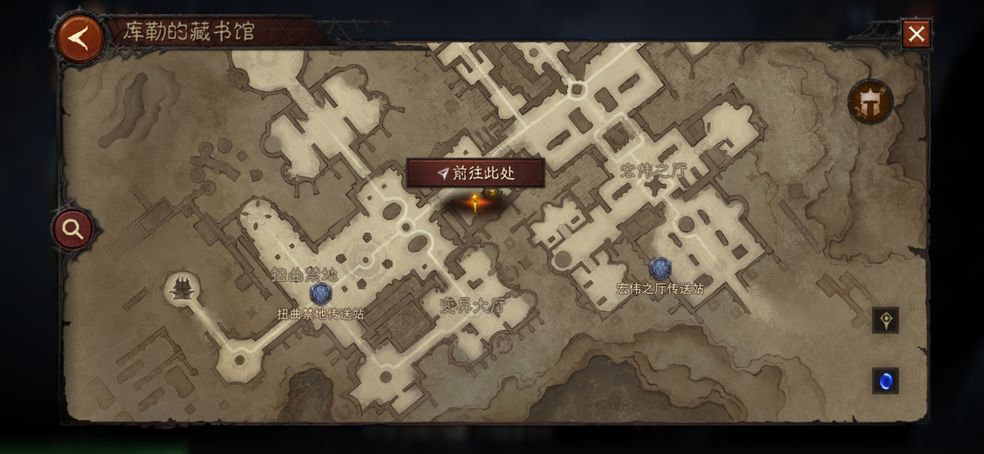Image resolution: width=984 pixels, height=454 pixels.
Task: Select the 宏伟之厅传送站 waypoint marker
Action: tap(660, 268)
